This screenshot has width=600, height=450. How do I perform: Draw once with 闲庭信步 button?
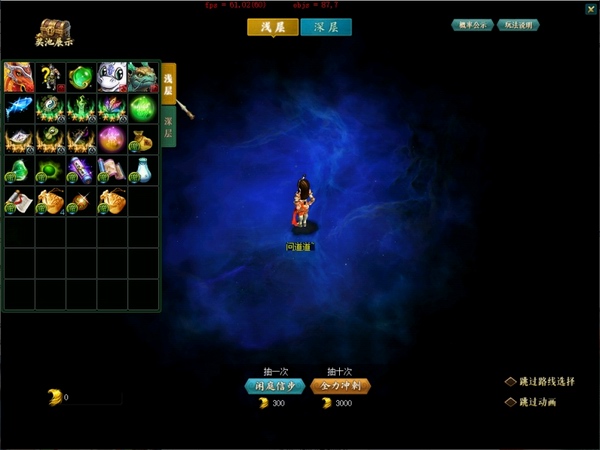coord(274,385)
